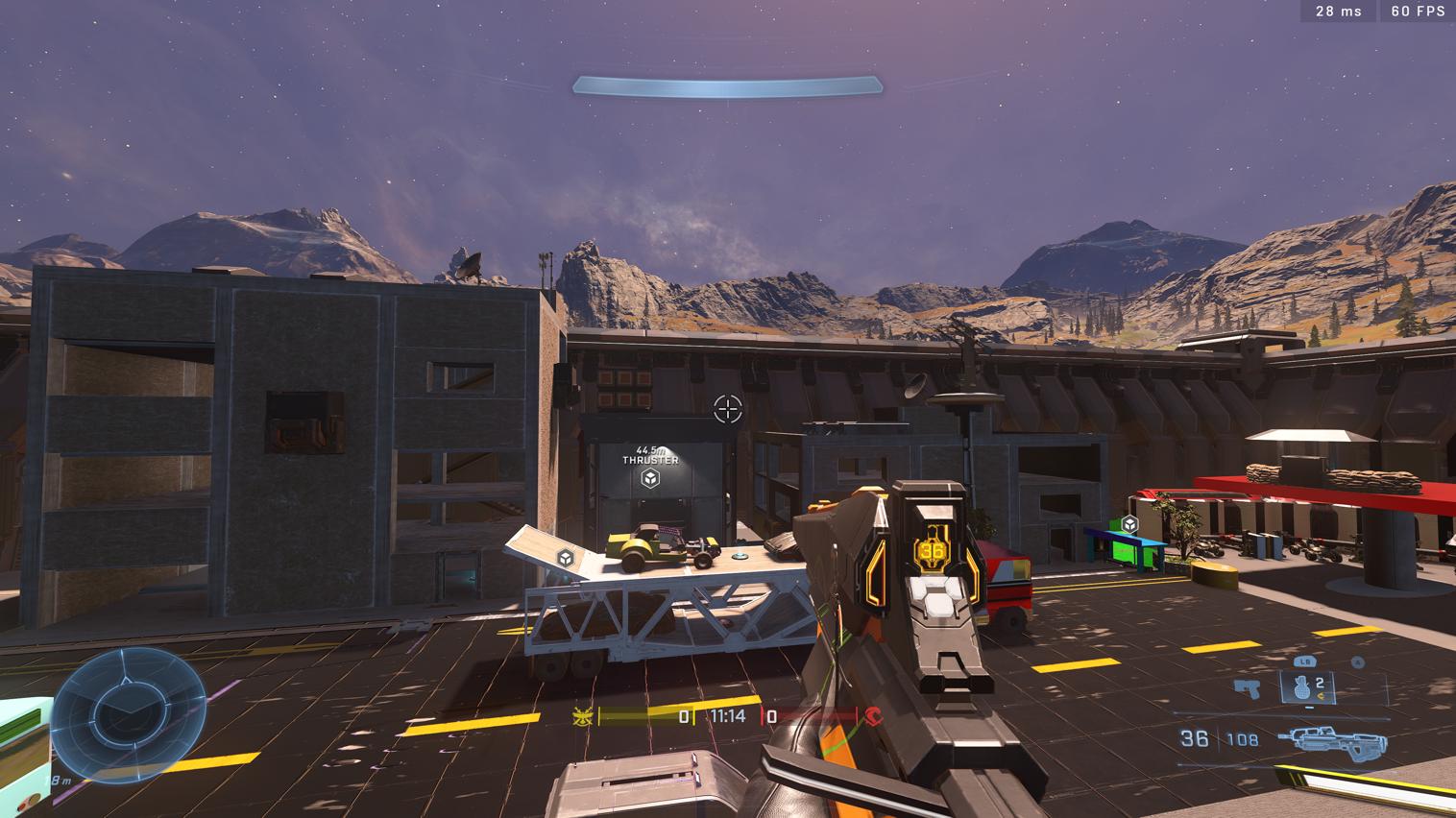
Task: Switch to the sidekick pistol icon
Action: pyautogui.click(x=1247, y=687)
